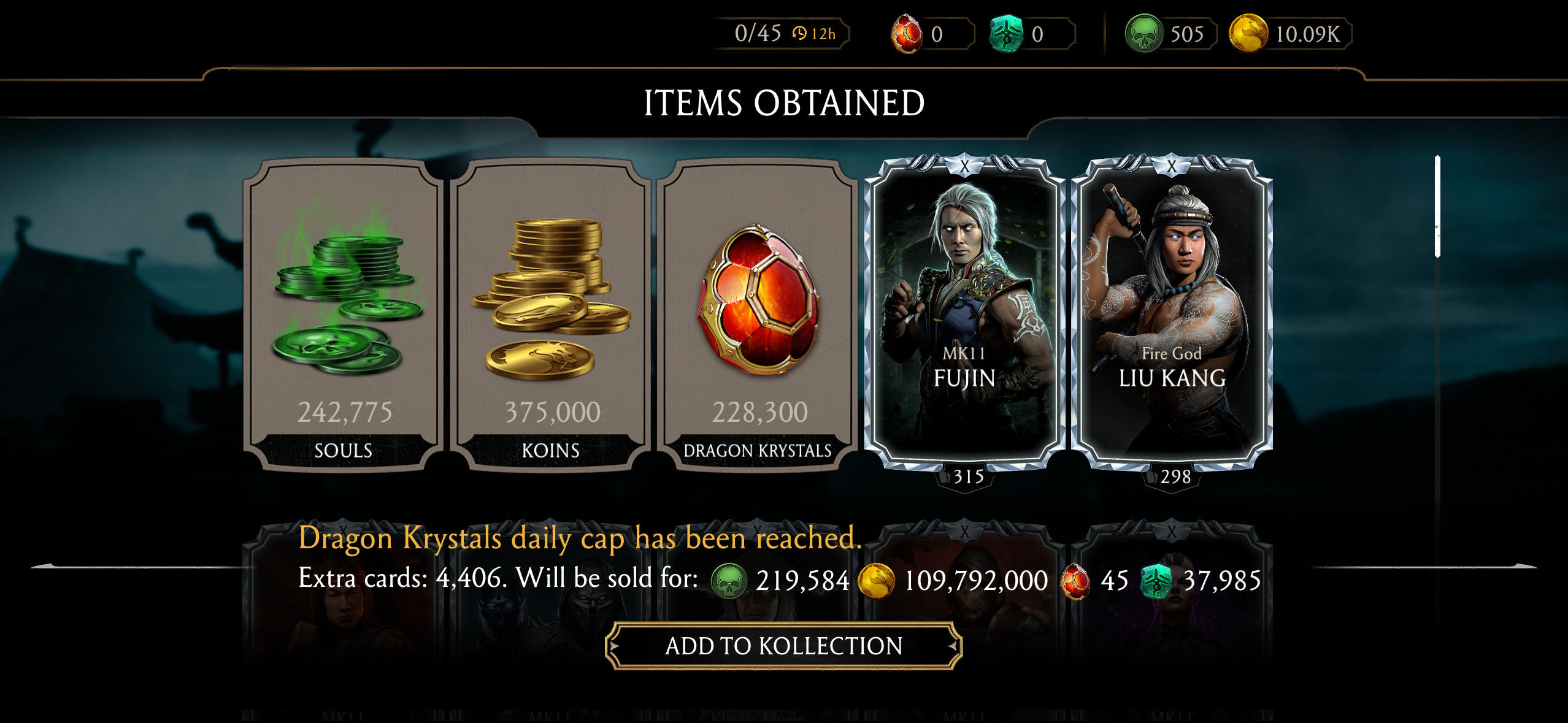Click the teal rune currency icon
The image size is (1568, 723).
[1008, 35]
